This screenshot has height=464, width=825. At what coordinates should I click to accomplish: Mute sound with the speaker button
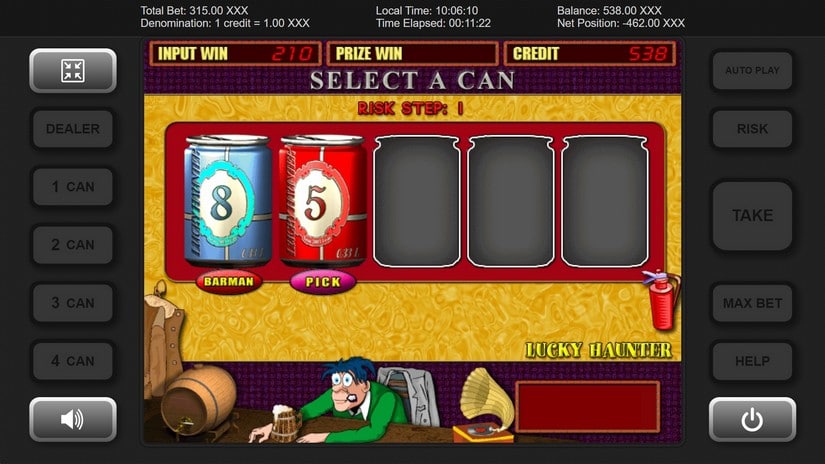tap(73, 420)
